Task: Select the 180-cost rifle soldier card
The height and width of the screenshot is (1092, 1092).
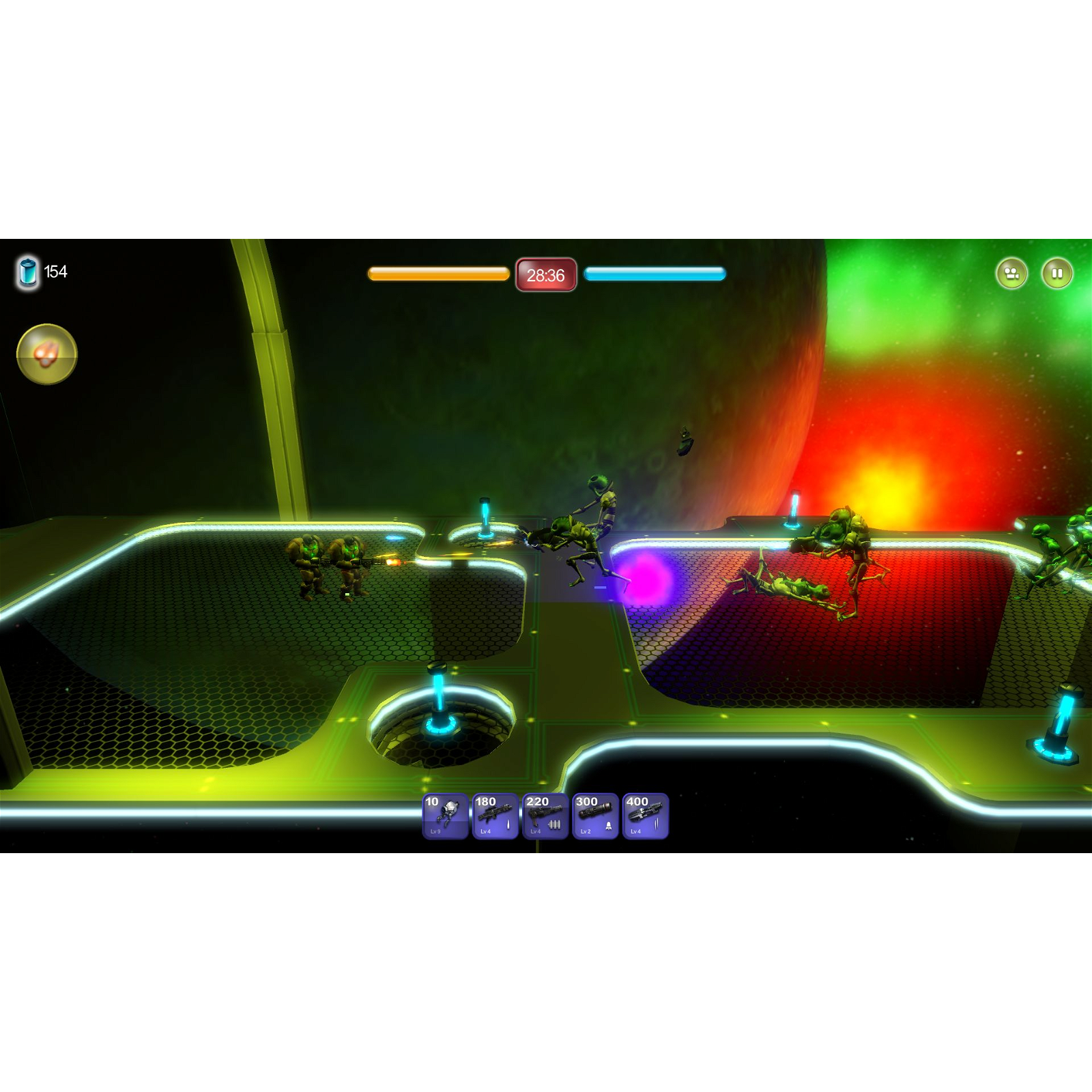Action: (x=494, y=816)
